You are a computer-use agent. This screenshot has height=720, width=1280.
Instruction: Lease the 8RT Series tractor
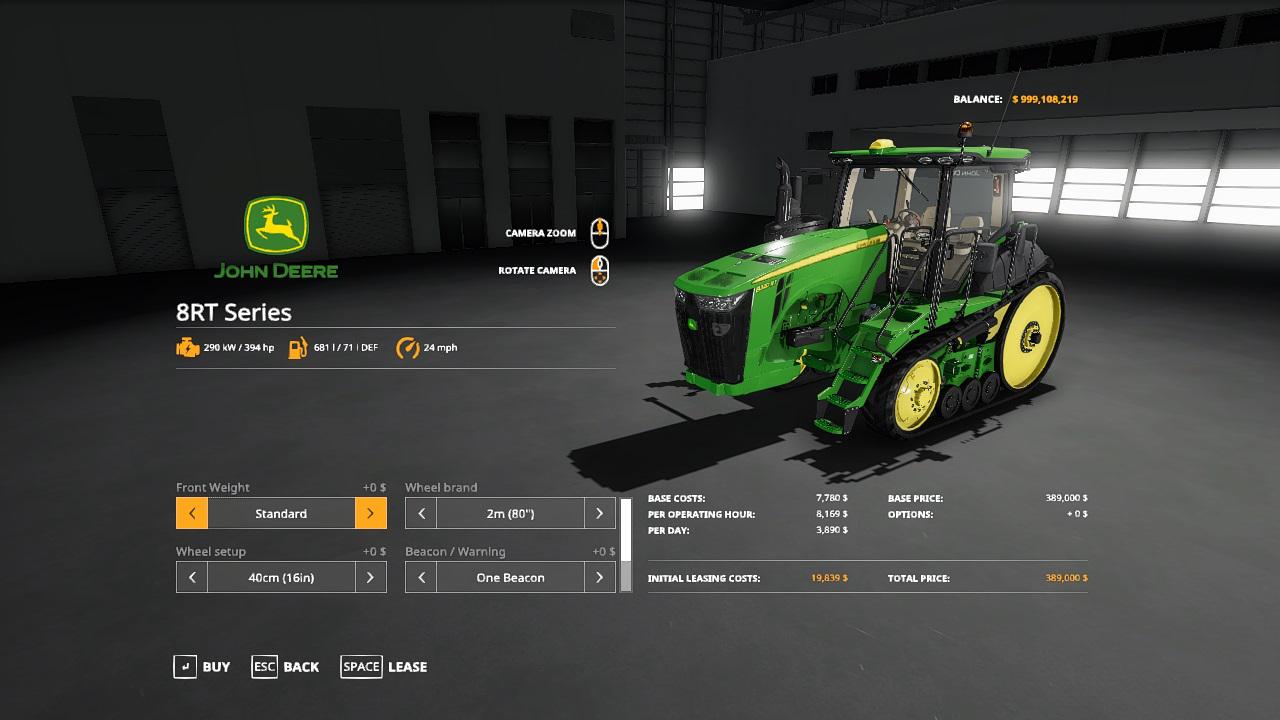[384, 667]
